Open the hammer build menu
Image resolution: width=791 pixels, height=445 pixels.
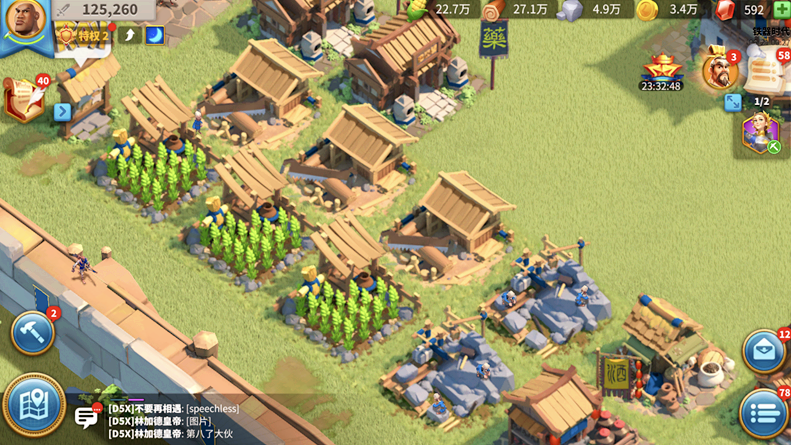pyautogui.click(x=32, y=333)
